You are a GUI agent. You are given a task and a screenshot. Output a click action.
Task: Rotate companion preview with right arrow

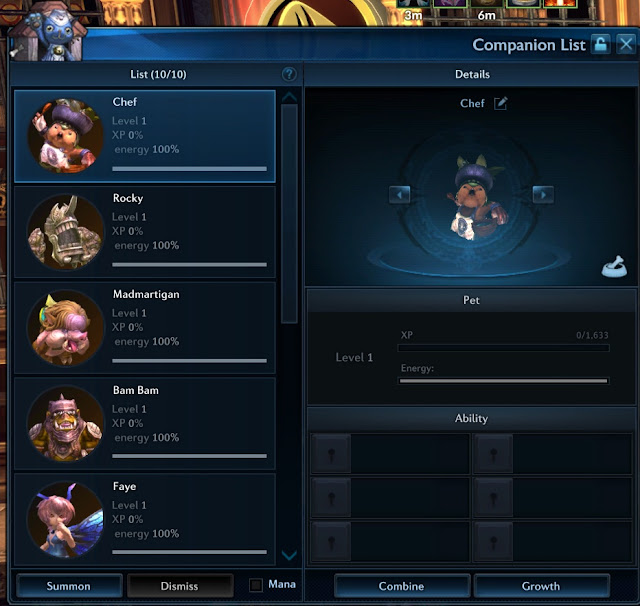point(543,195)
